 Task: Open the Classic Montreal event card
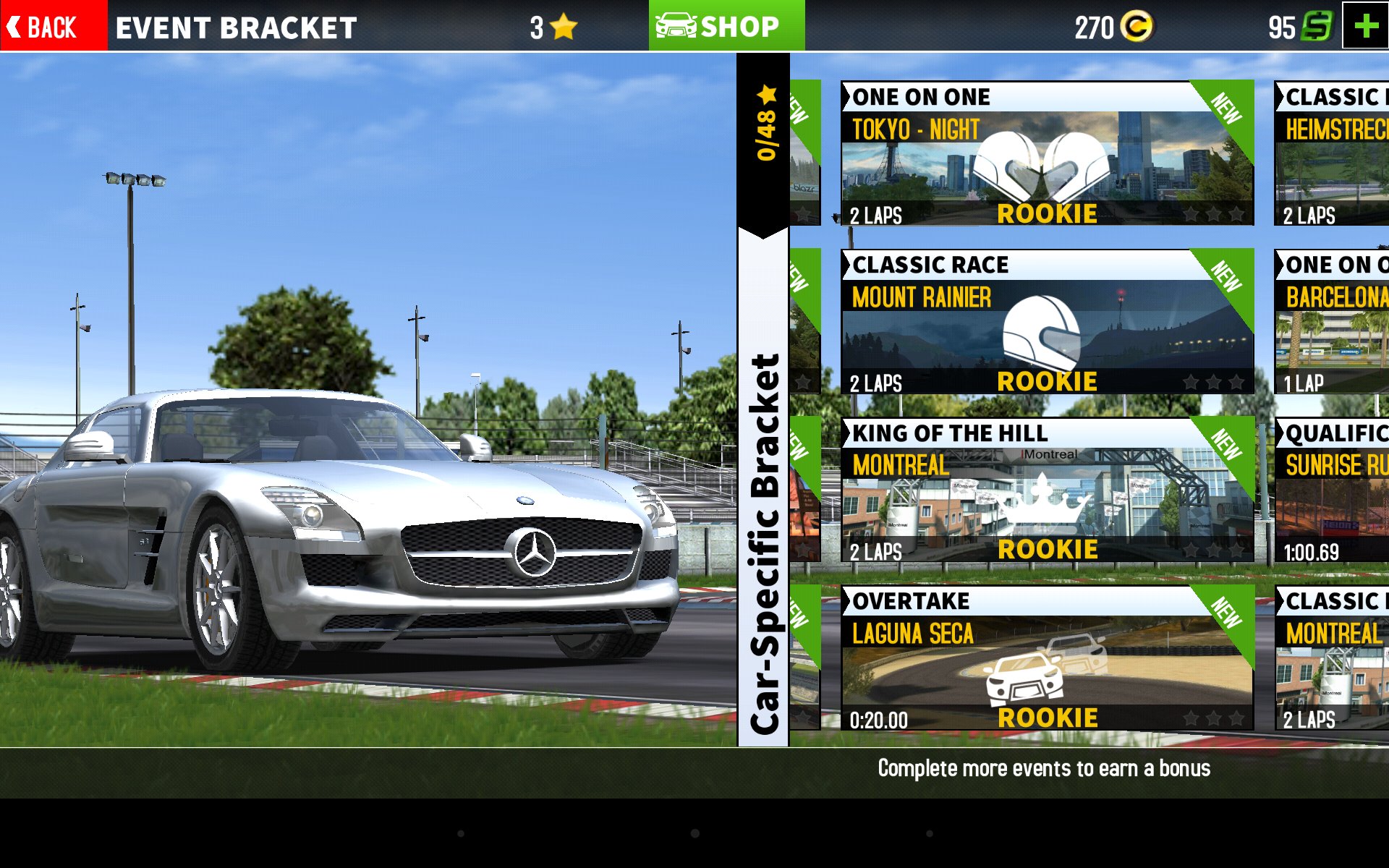point(1331,658)
